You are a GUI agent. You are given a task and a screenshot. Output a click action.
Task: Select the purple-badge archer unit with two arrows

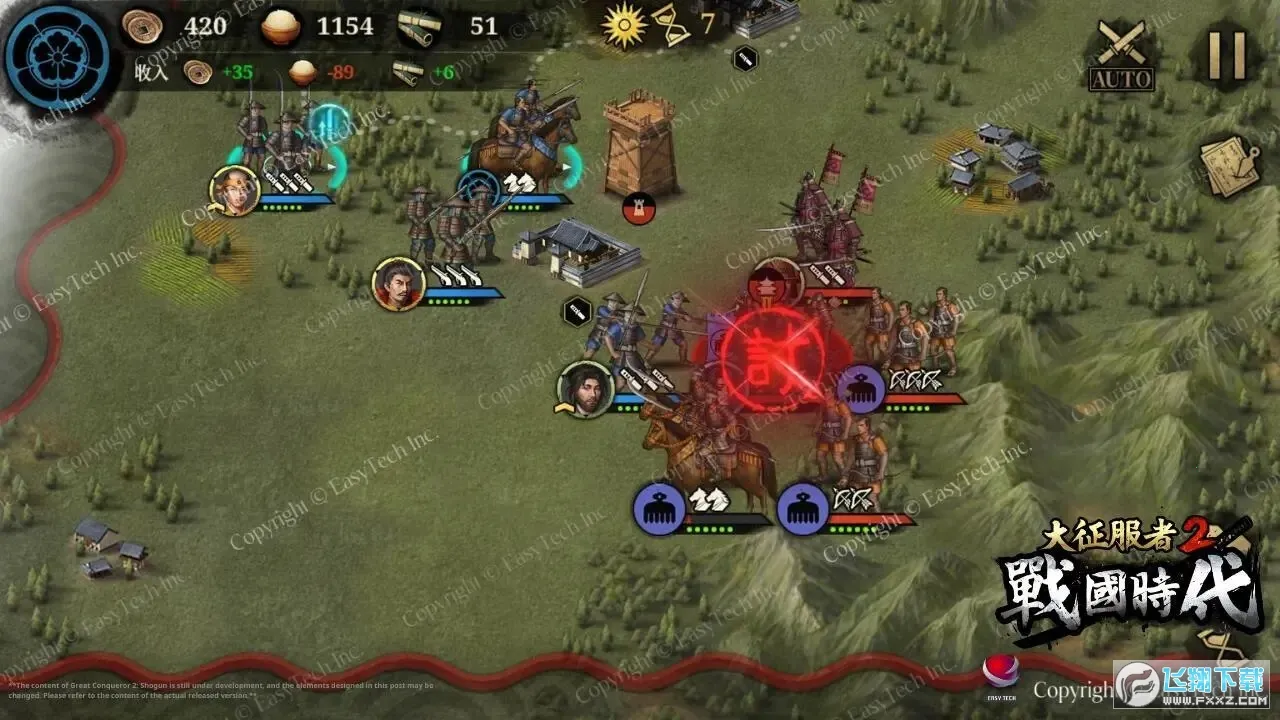pos(804,508)
